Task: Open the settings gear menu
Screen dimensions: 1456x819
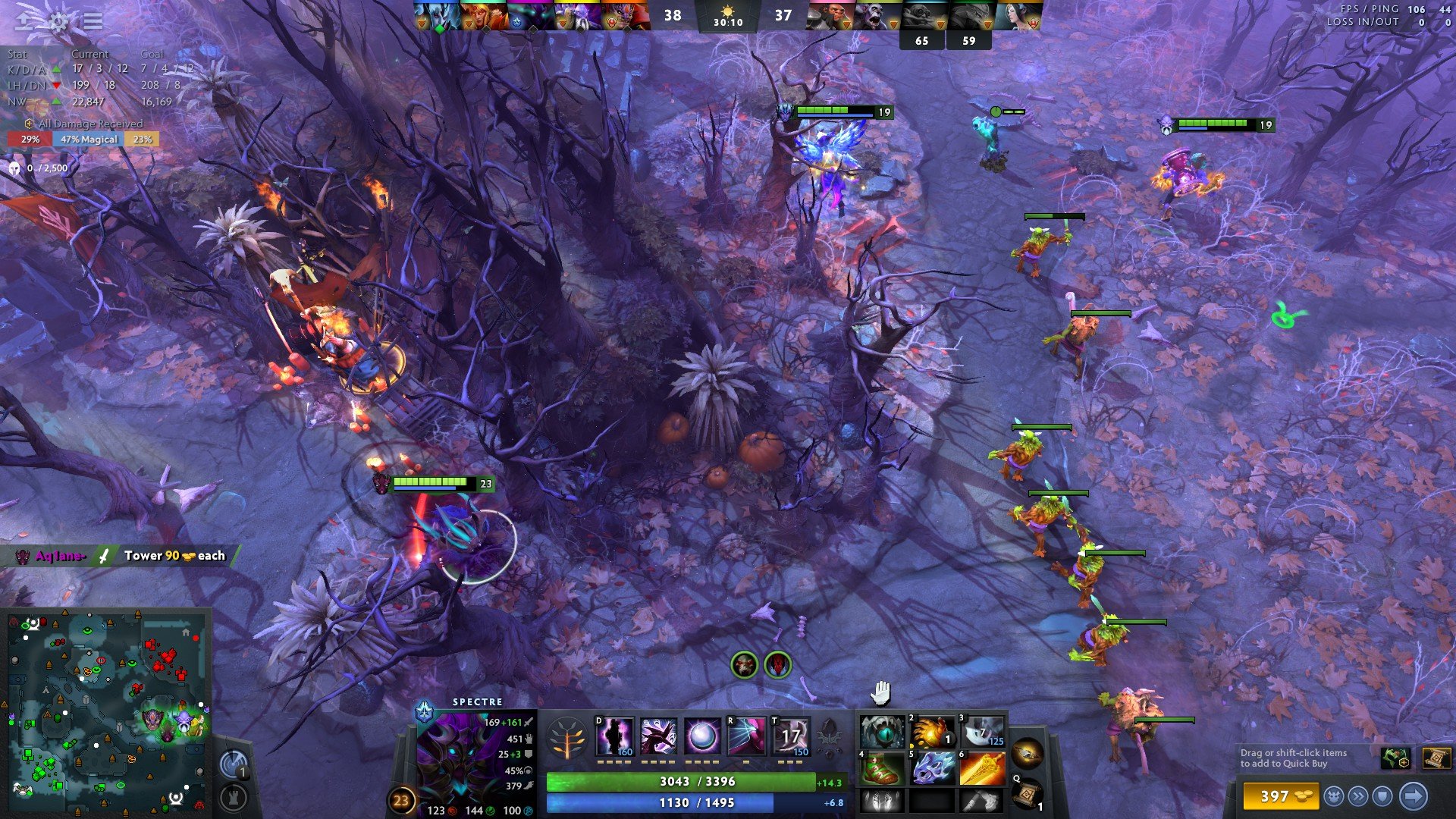Action: (58, 21)
